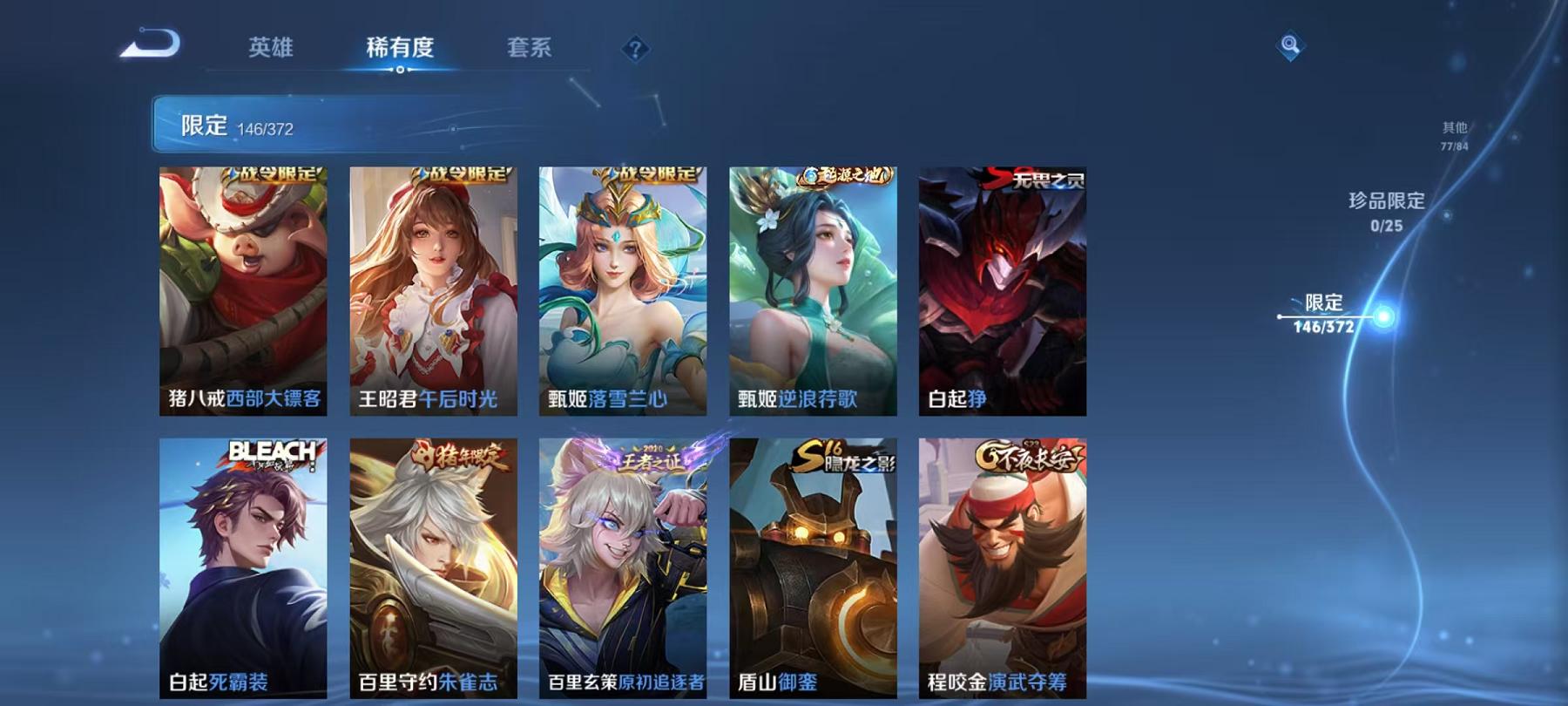Click the help question mark icon
Image resolution: width=1568 pixels, height=706 pixels.
click(637, 50)
